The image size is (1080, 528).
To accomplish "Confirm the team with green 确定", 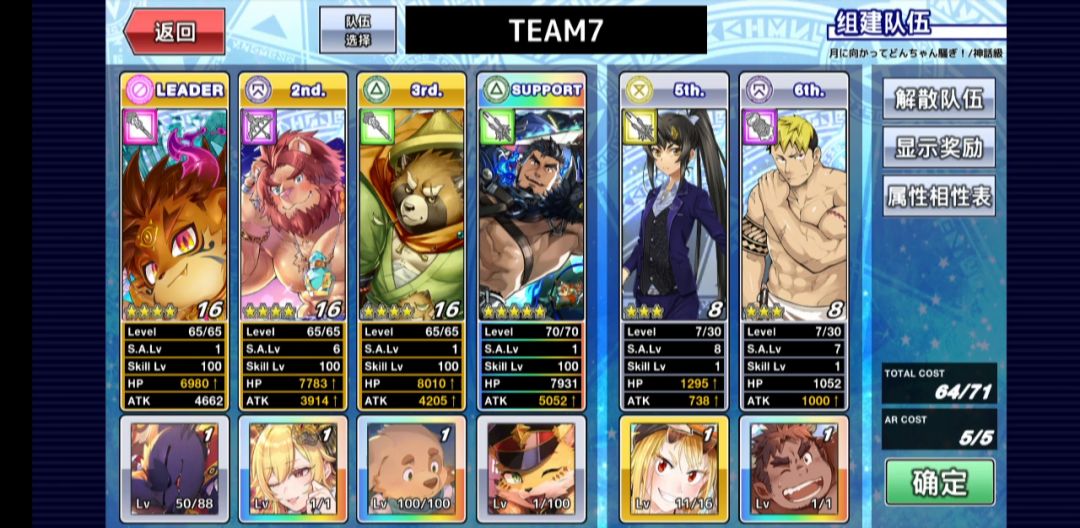I will (x=939, y=482).
